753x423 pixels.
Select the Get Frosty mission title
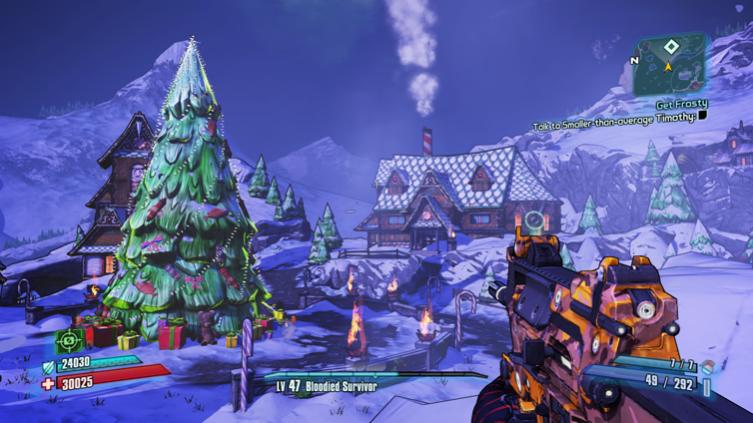(x=681, y=104)
